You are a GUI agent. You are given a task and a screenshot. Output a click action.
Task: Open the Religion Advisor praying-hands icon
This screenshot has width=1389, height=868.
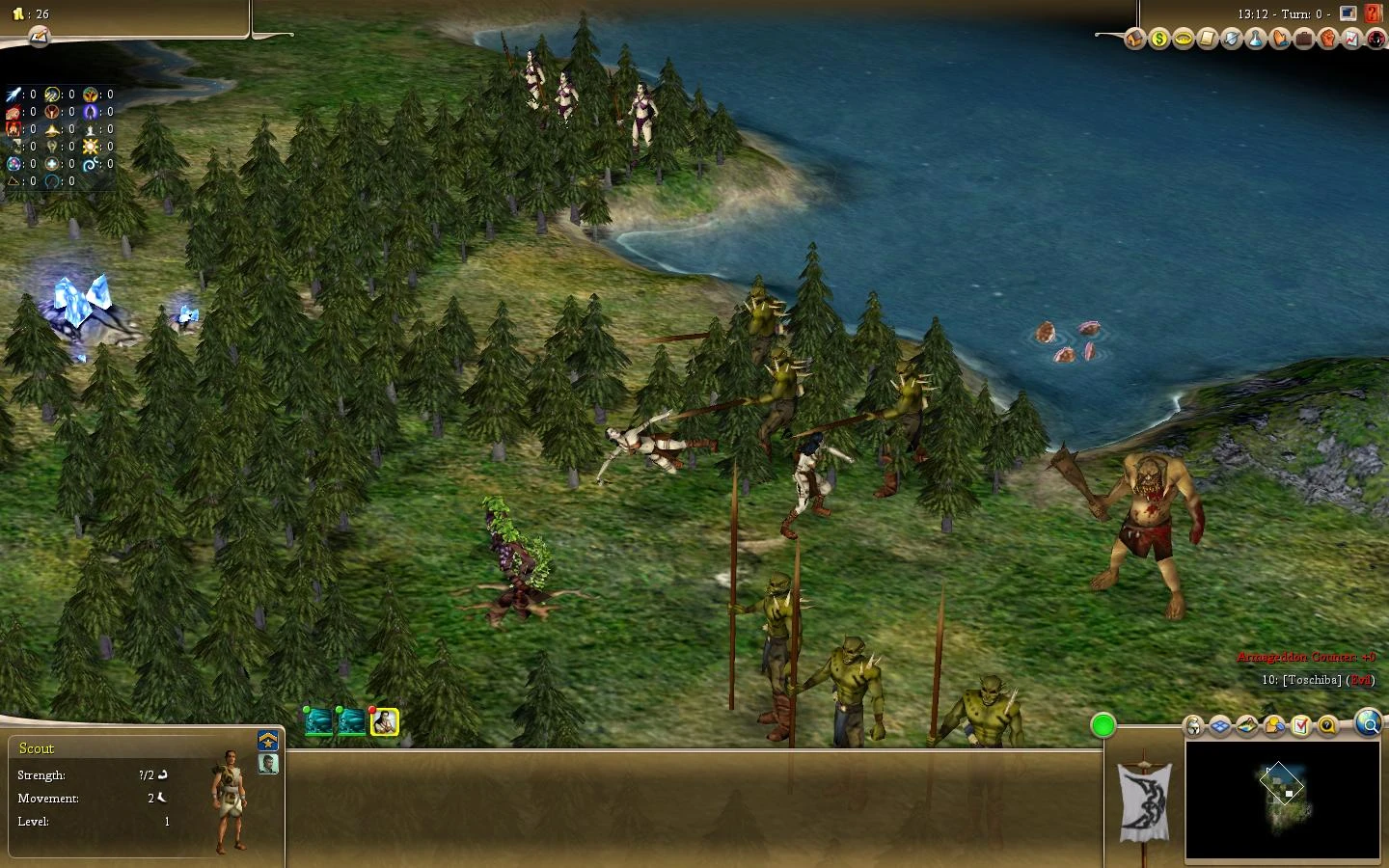click(1280, 39)
